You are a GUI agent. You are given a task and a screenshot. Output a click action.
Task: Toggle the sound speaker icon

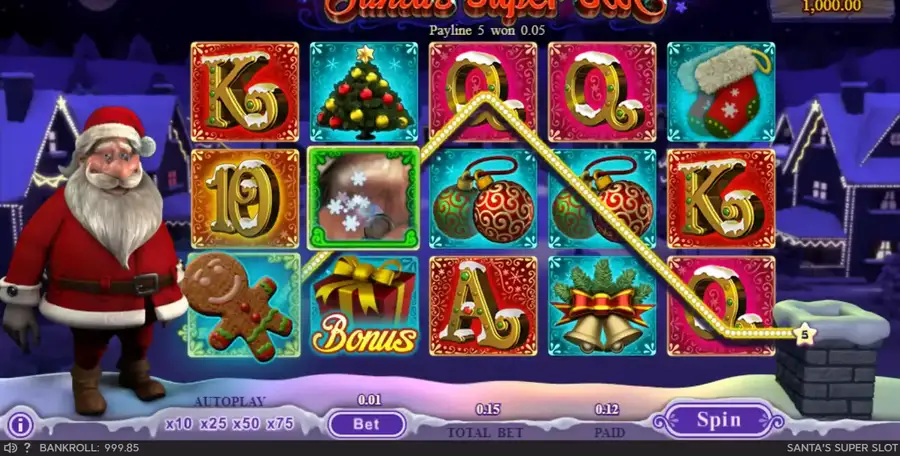click(x=11, y=448)
